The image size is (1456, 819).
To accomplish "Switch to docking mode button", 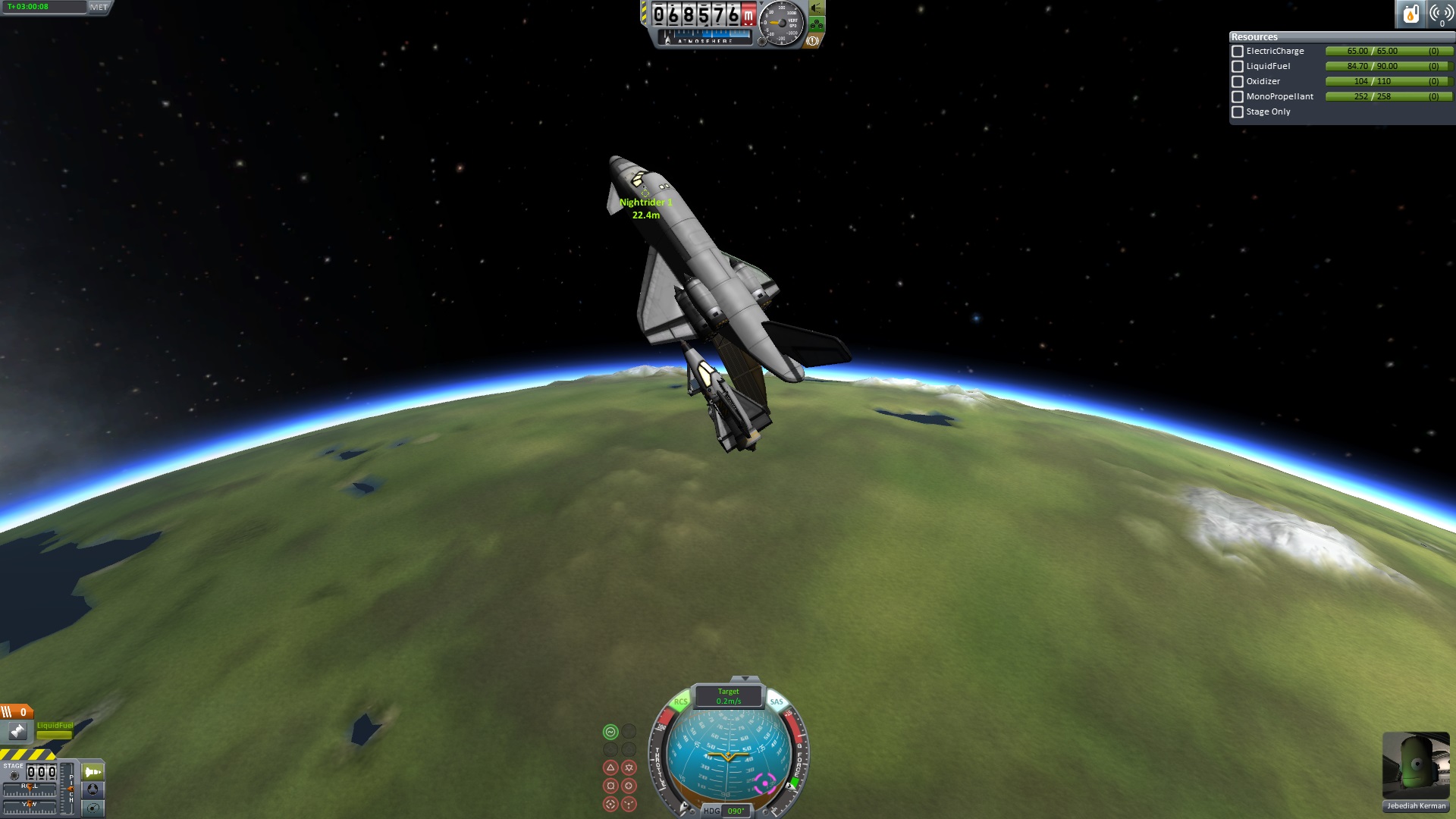I will pyautogui.click(x=93, y=789).
